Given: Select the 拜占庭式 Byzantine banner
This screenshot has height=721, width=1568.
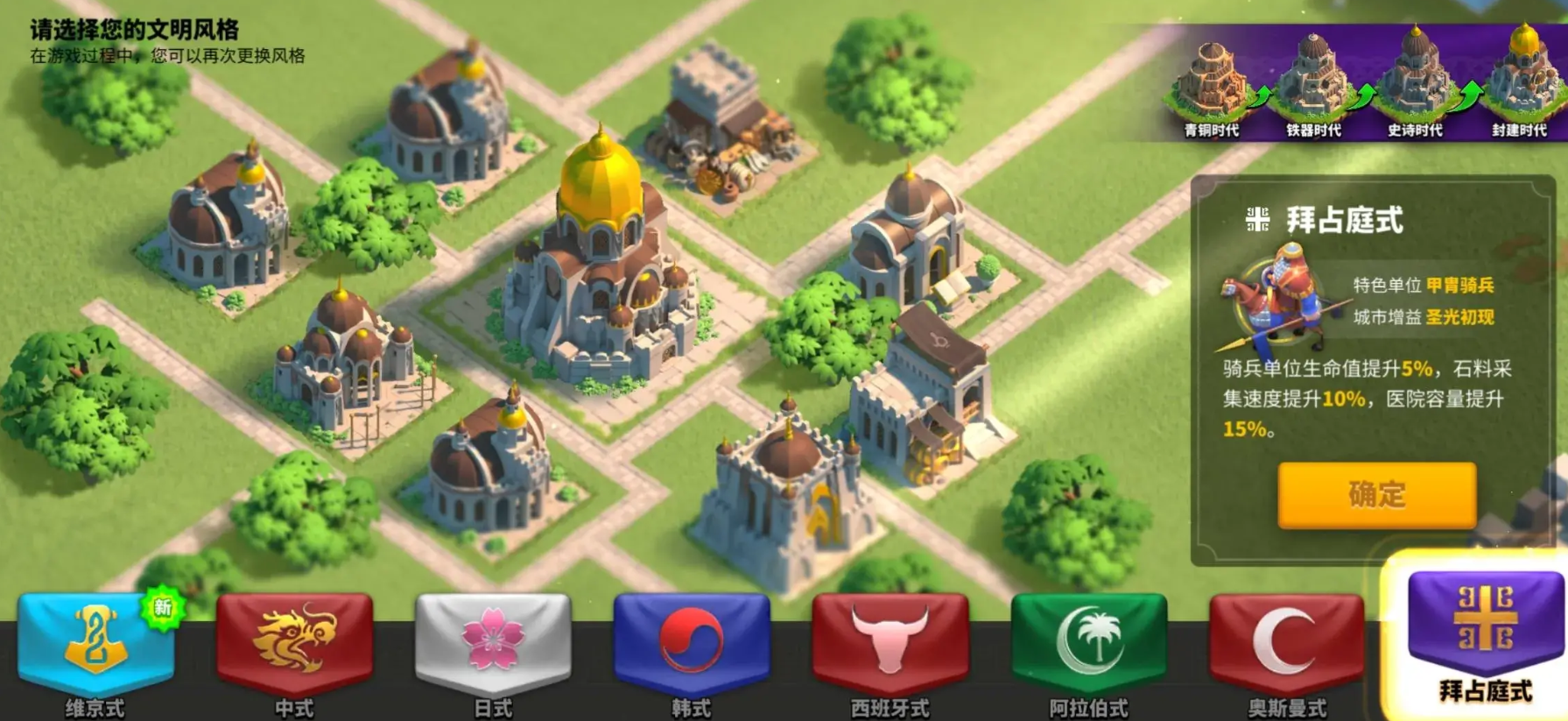Looking at the screenshot, I should [x=1485, y=631].
